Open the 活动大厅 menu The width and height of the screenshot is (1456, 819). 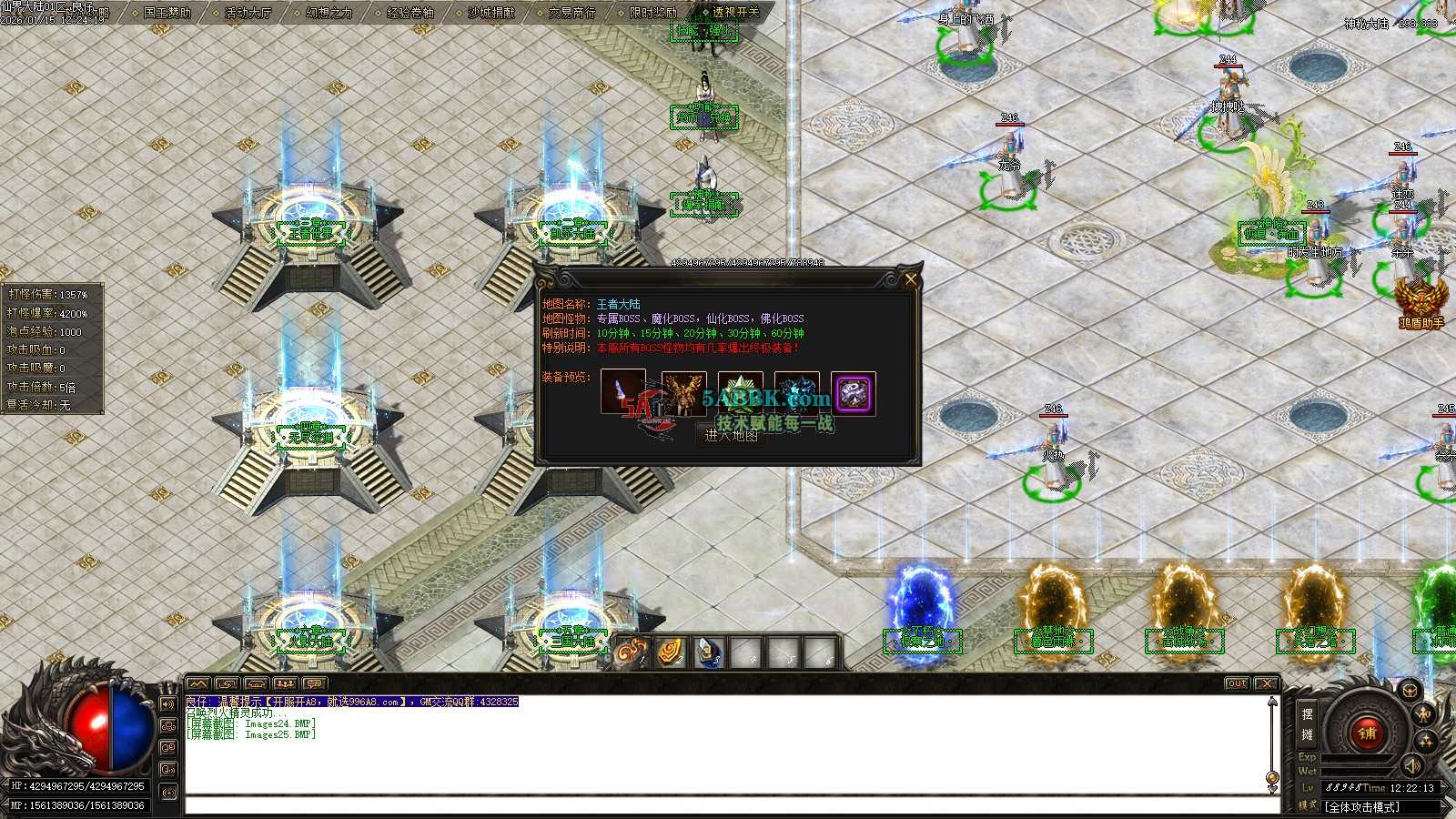pos(248,13)
